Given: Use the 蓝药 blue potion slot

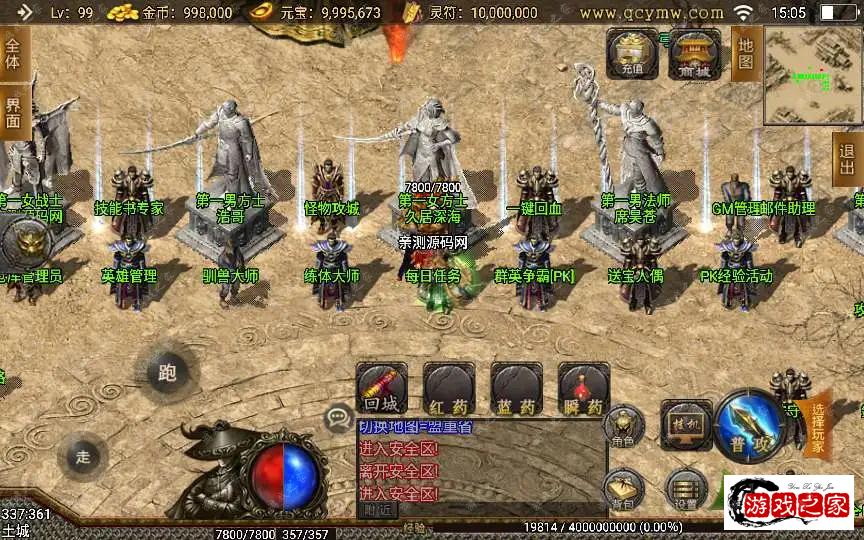Looking at the screenshot, I should tap(516, 390).
